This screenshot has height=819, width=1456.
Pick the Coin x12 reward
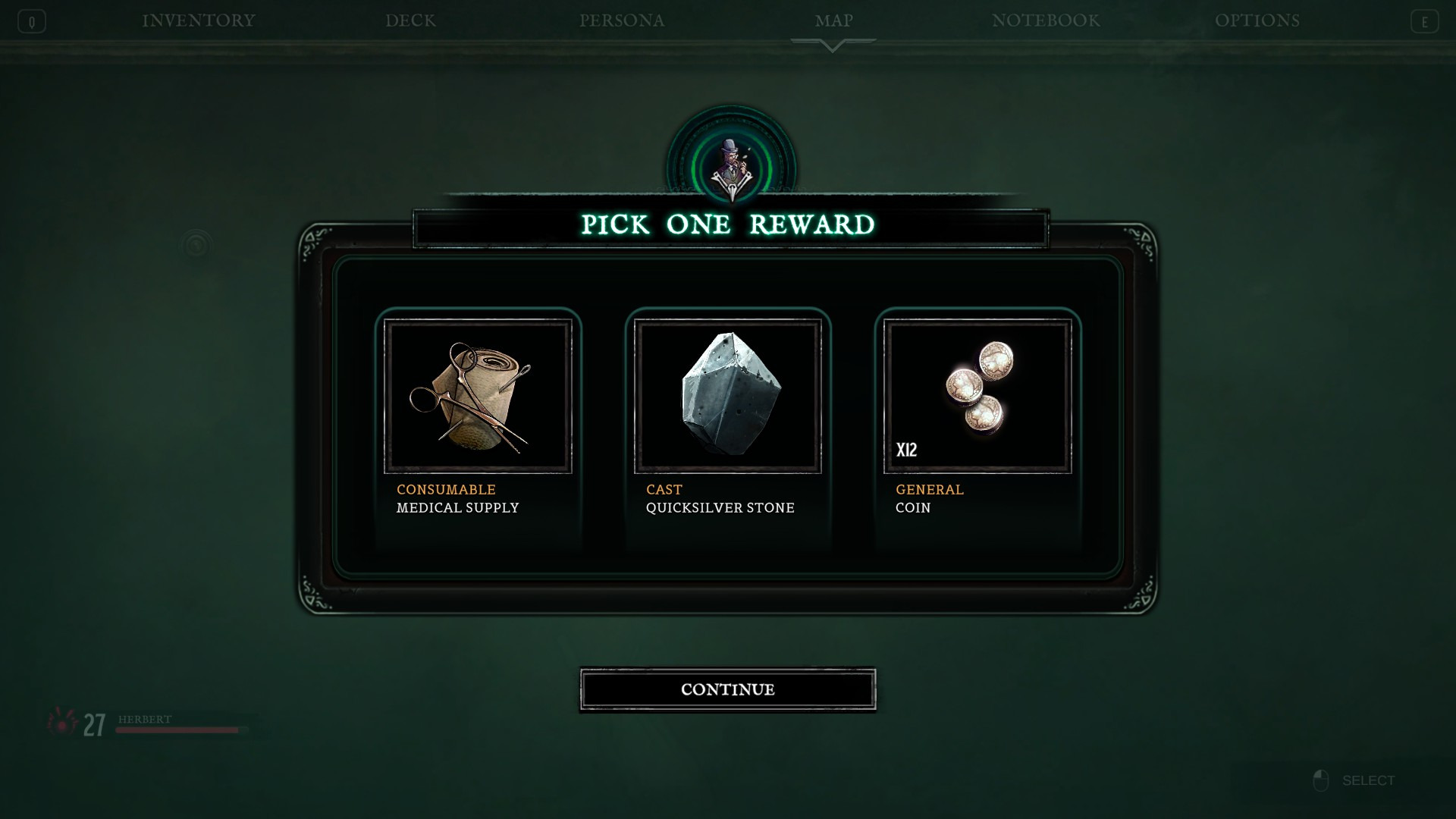(x=977, y=397)
